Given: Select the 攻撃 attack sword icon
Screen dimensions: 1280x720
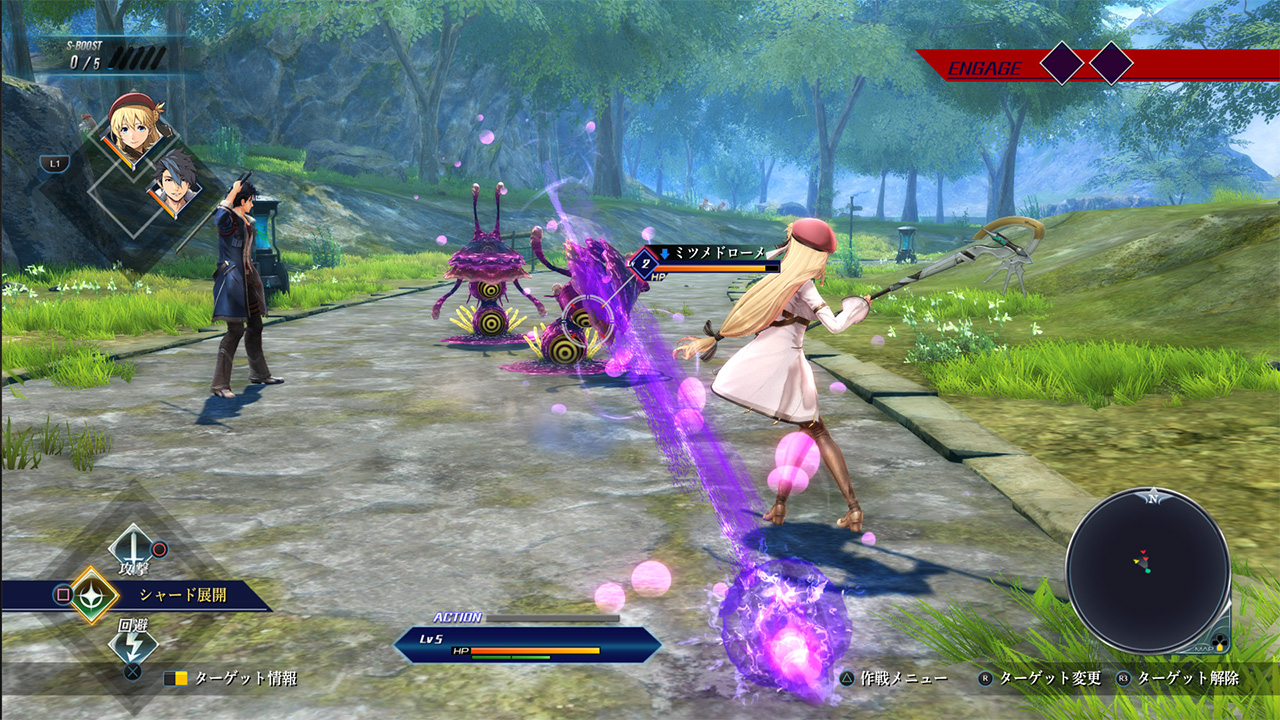Looking at the screenshot, I should (131, 546).
